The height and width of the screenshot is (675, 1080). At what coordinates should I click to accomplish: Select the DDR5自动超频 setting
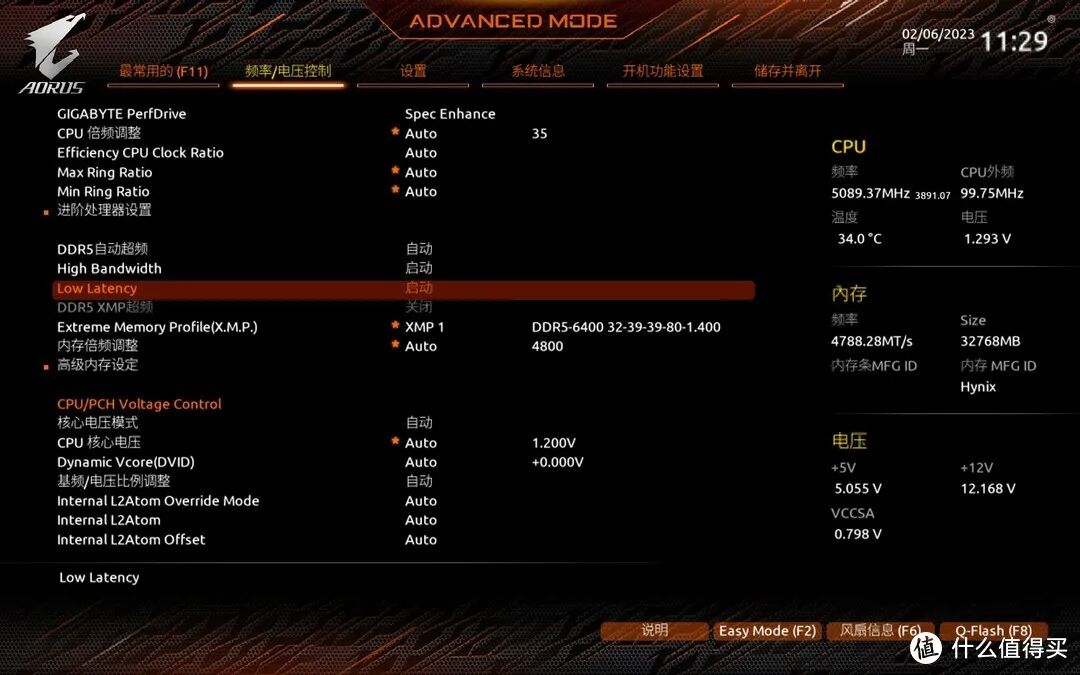pos(102,249)
